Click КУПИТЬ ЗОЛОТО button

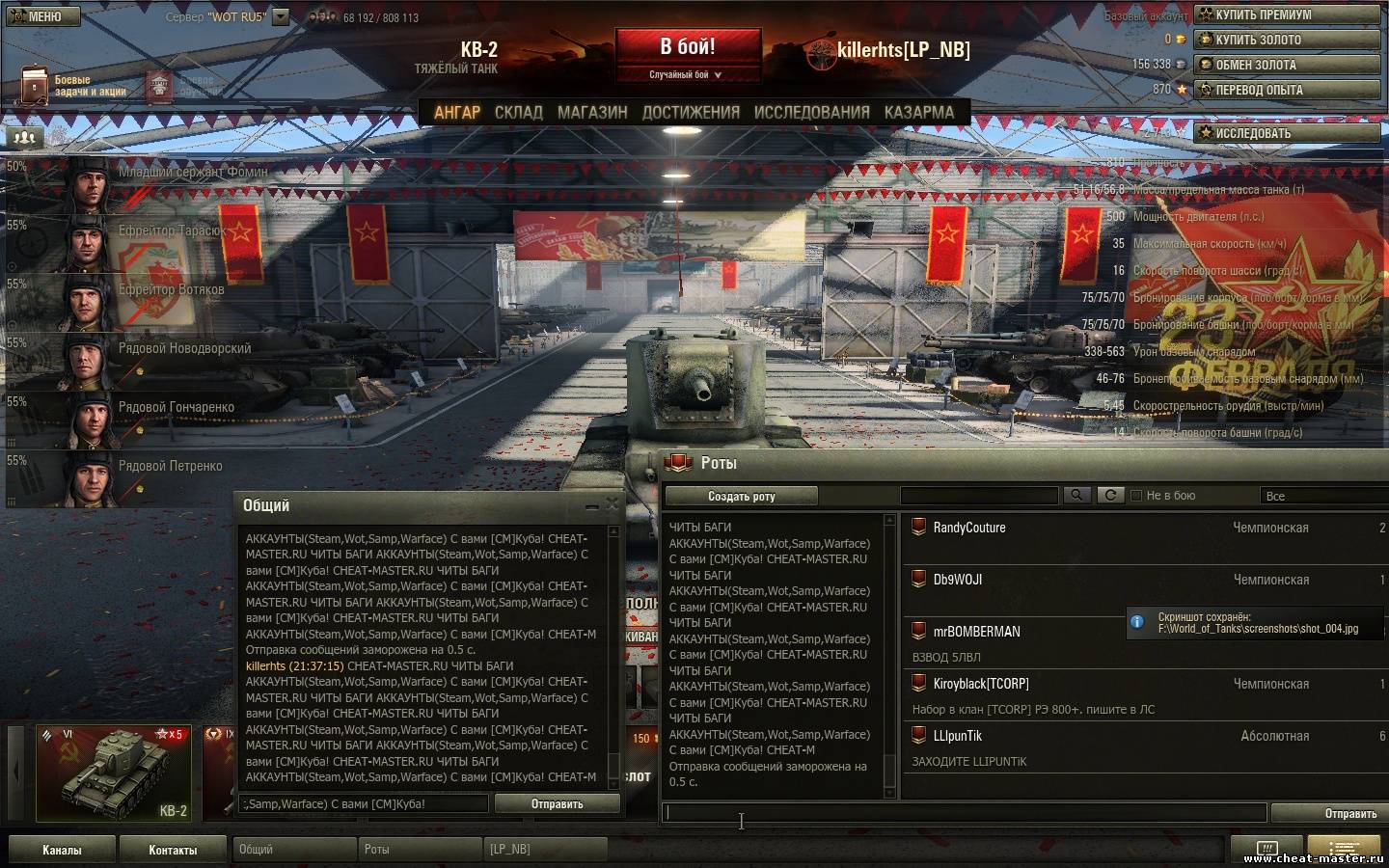point(1287,40)
